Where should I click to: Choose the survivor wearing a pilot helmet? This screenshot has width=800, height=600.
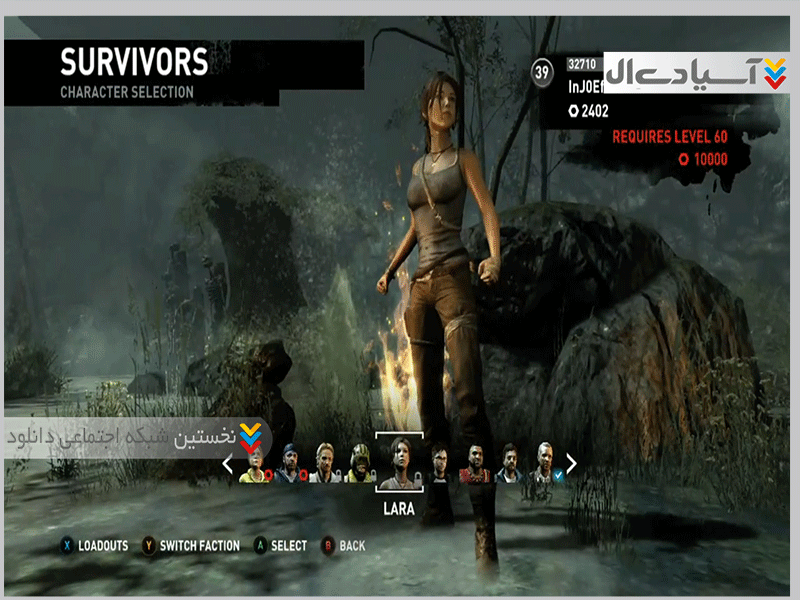[x=359, y=464]
